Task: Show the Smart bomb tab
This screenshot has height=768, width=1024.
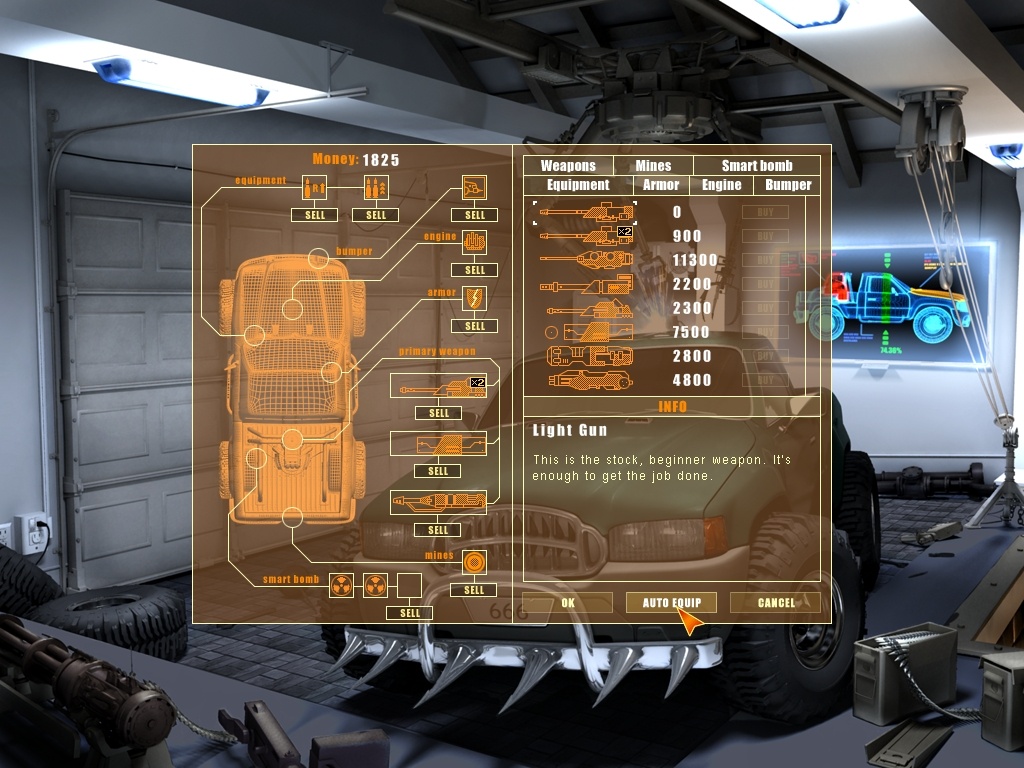Action: [756, 166]
